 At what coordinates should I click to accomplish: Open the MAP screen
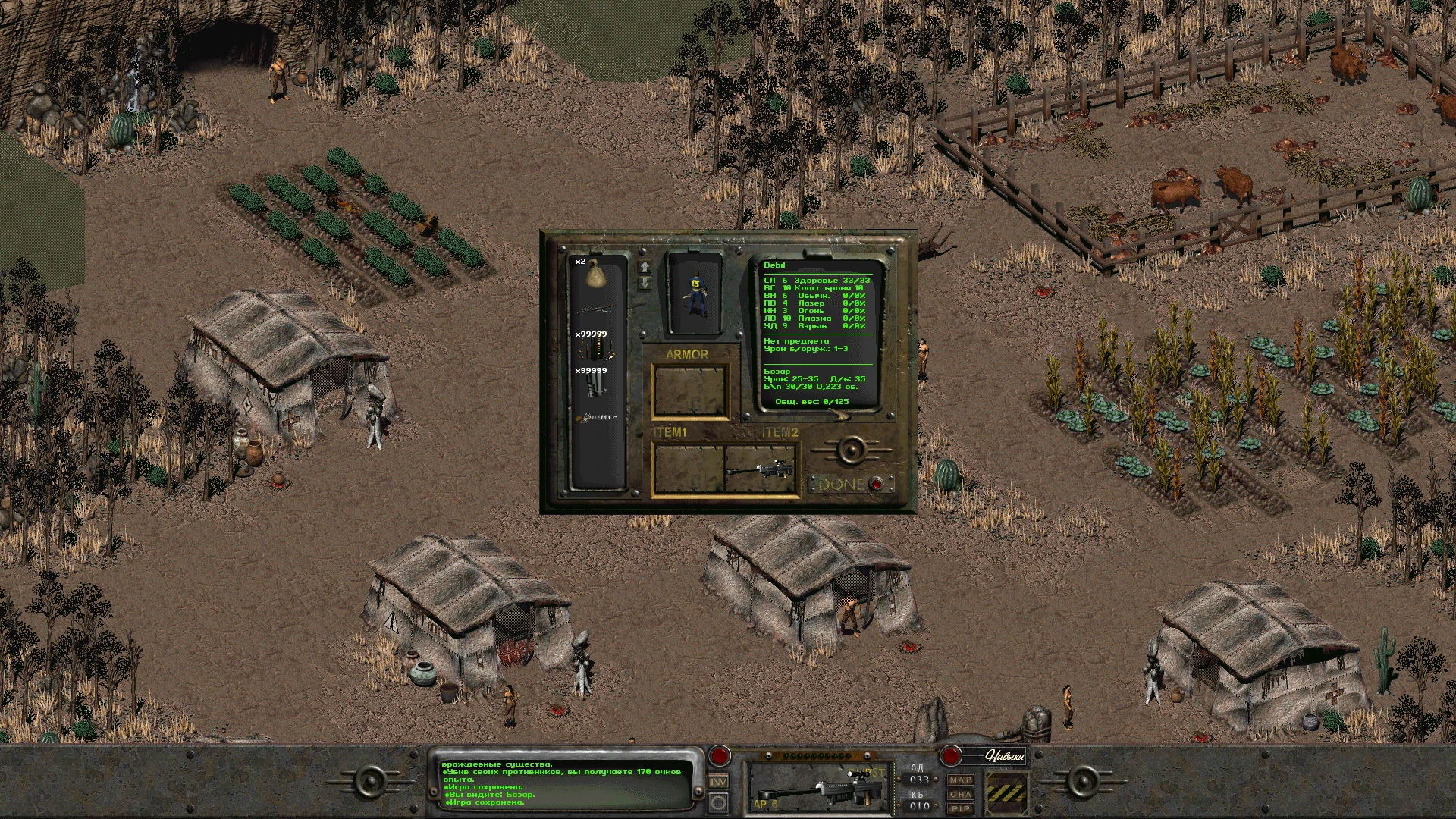point(961,780)
